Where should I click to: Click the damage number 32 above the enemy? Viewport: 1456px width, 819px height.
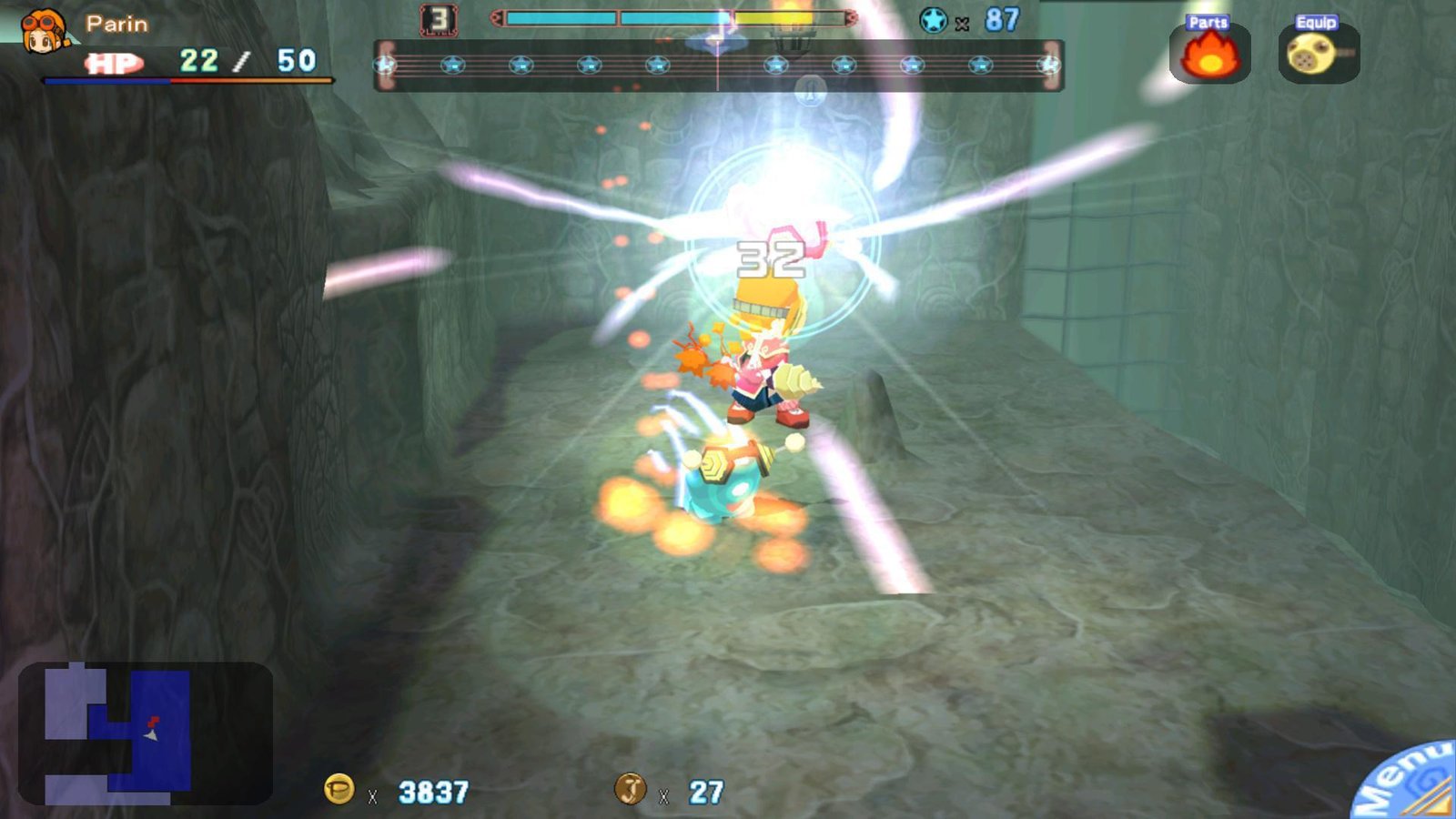pos(773,261)
